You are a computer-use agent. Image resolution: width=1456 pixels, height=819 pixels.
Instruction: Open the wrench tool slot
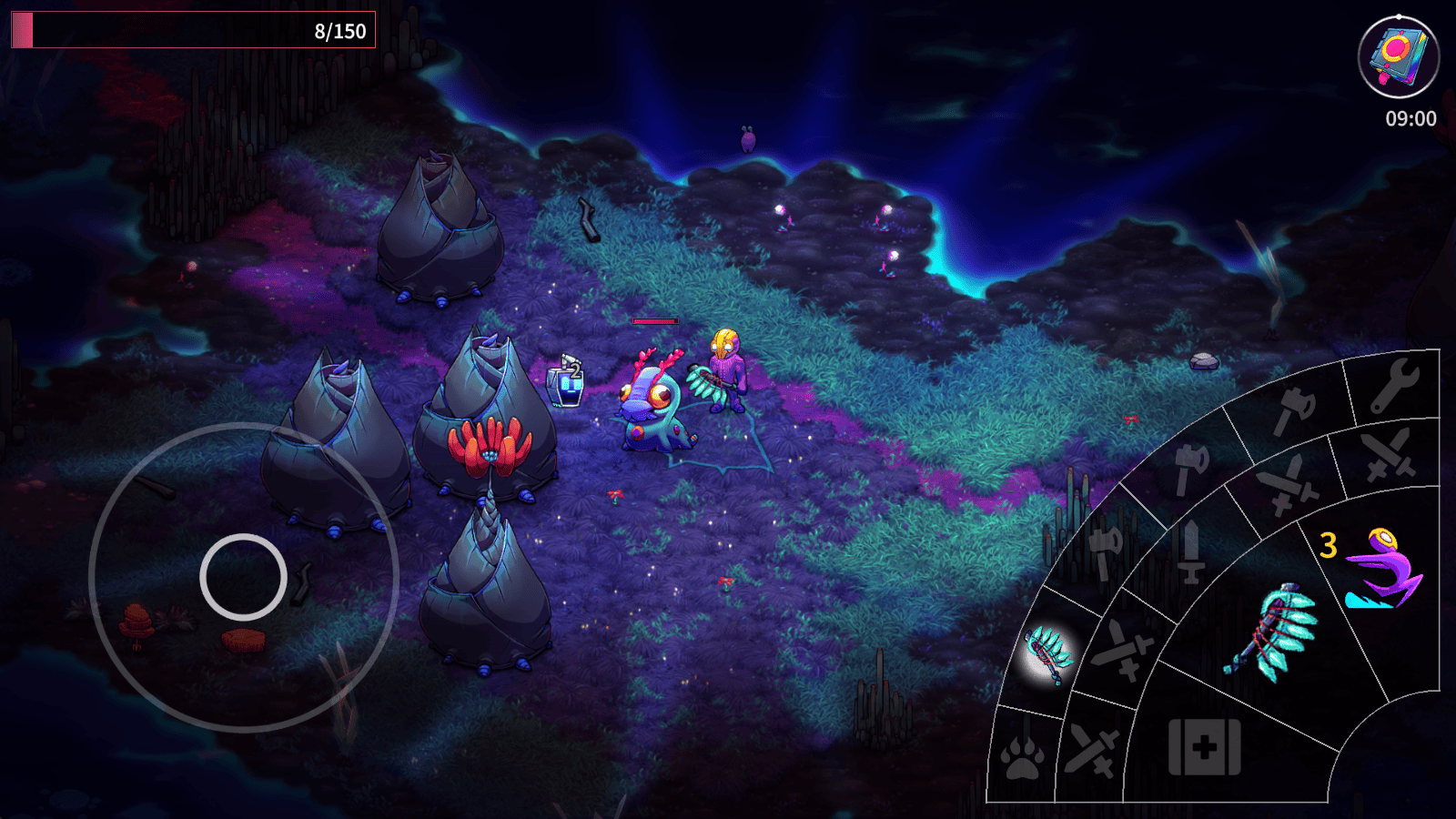(x=1393, y=385)
